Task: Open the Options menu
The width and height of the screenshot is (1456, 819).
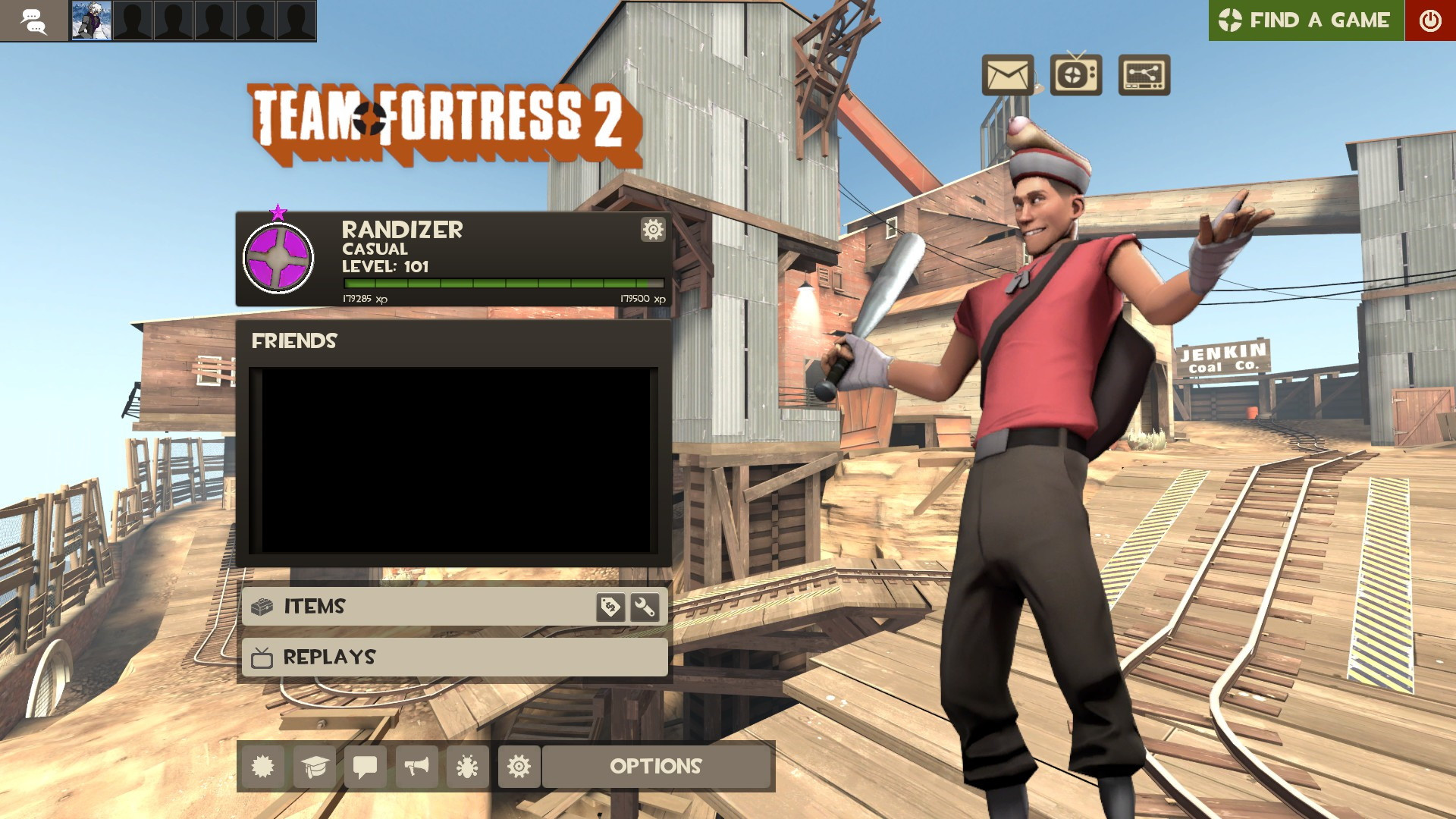Action: (657, 767)
